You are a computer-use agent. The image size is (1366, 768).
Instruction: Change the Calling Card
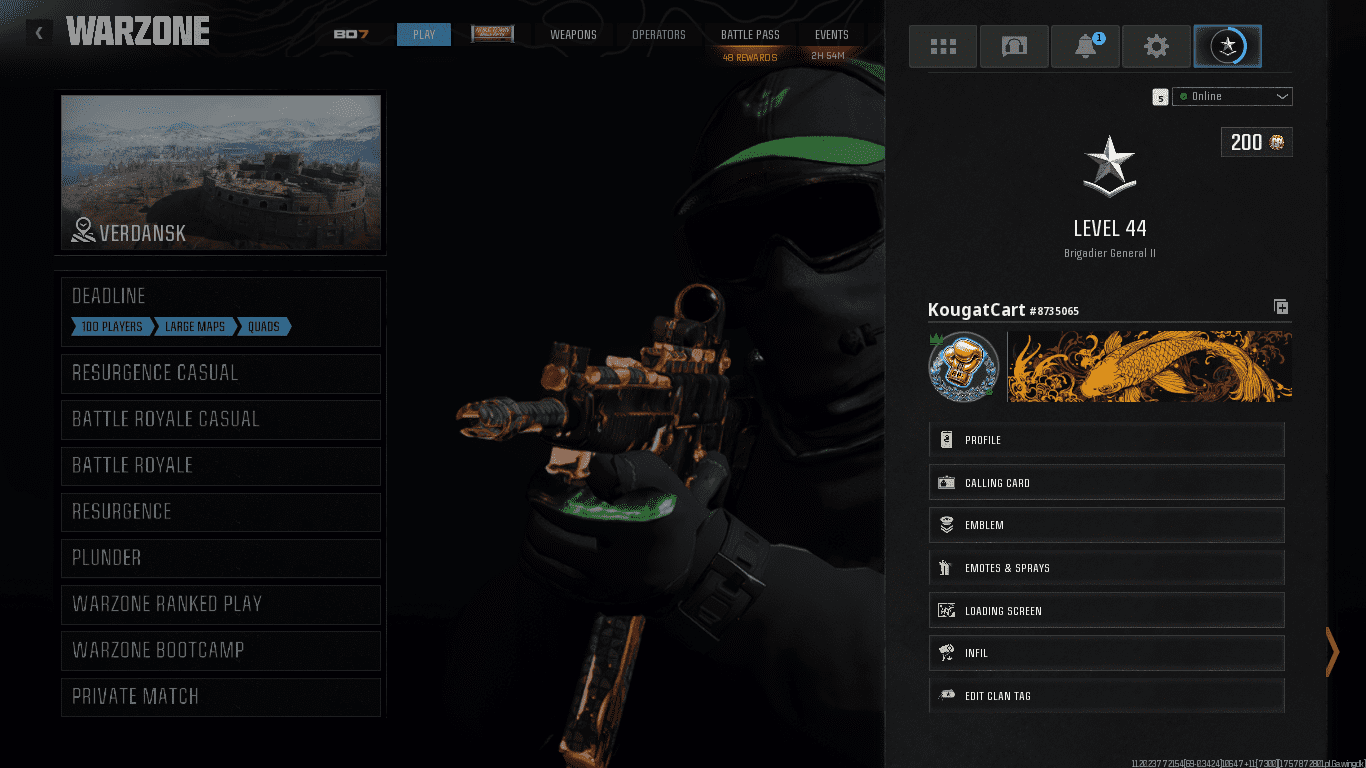pos(1106,483)
